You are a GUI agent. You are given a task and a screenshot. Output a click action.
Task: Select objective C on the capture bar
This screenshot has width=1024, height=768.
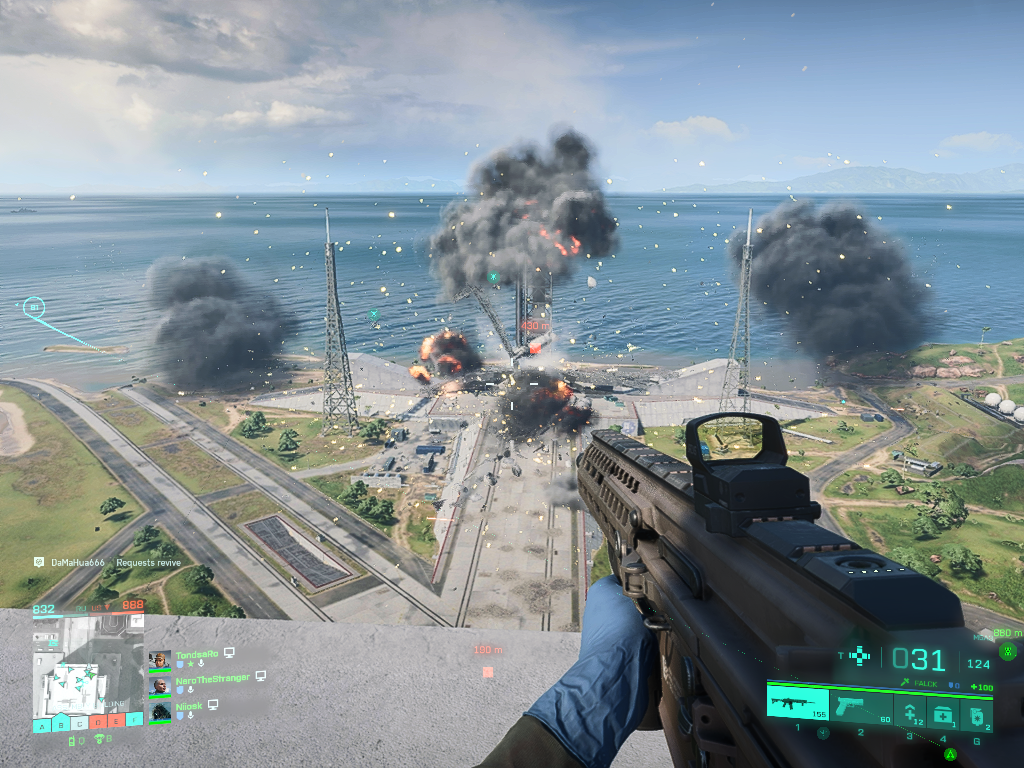[79, 724]
